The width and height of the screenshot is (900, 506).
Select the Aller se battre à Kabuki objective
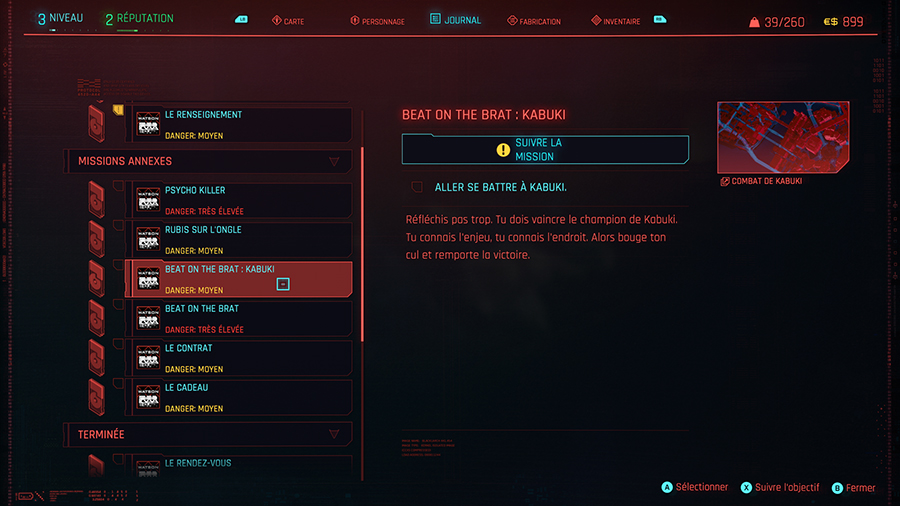point(500,187)
